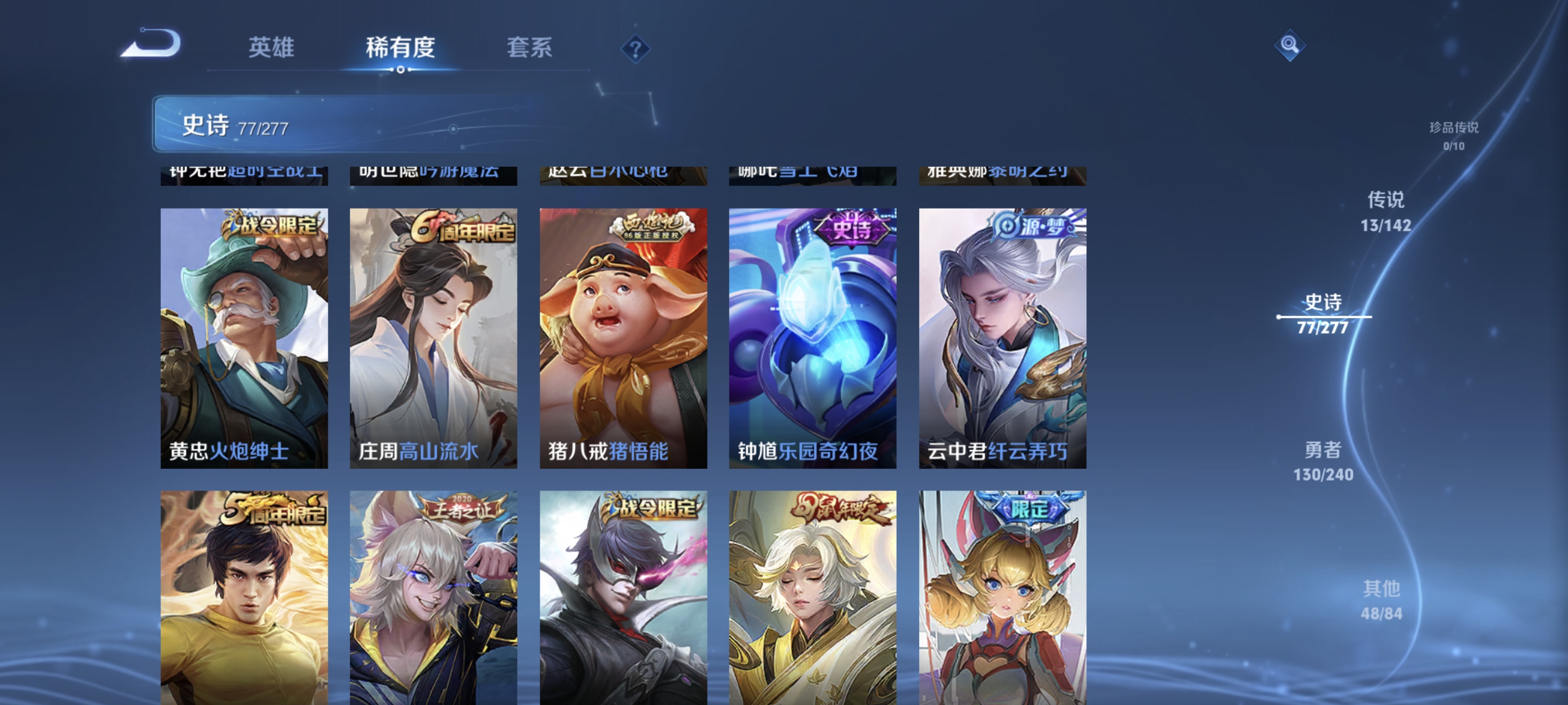1568x705 pixels.
Task: Click the question mark help icon
Action: 635,50
